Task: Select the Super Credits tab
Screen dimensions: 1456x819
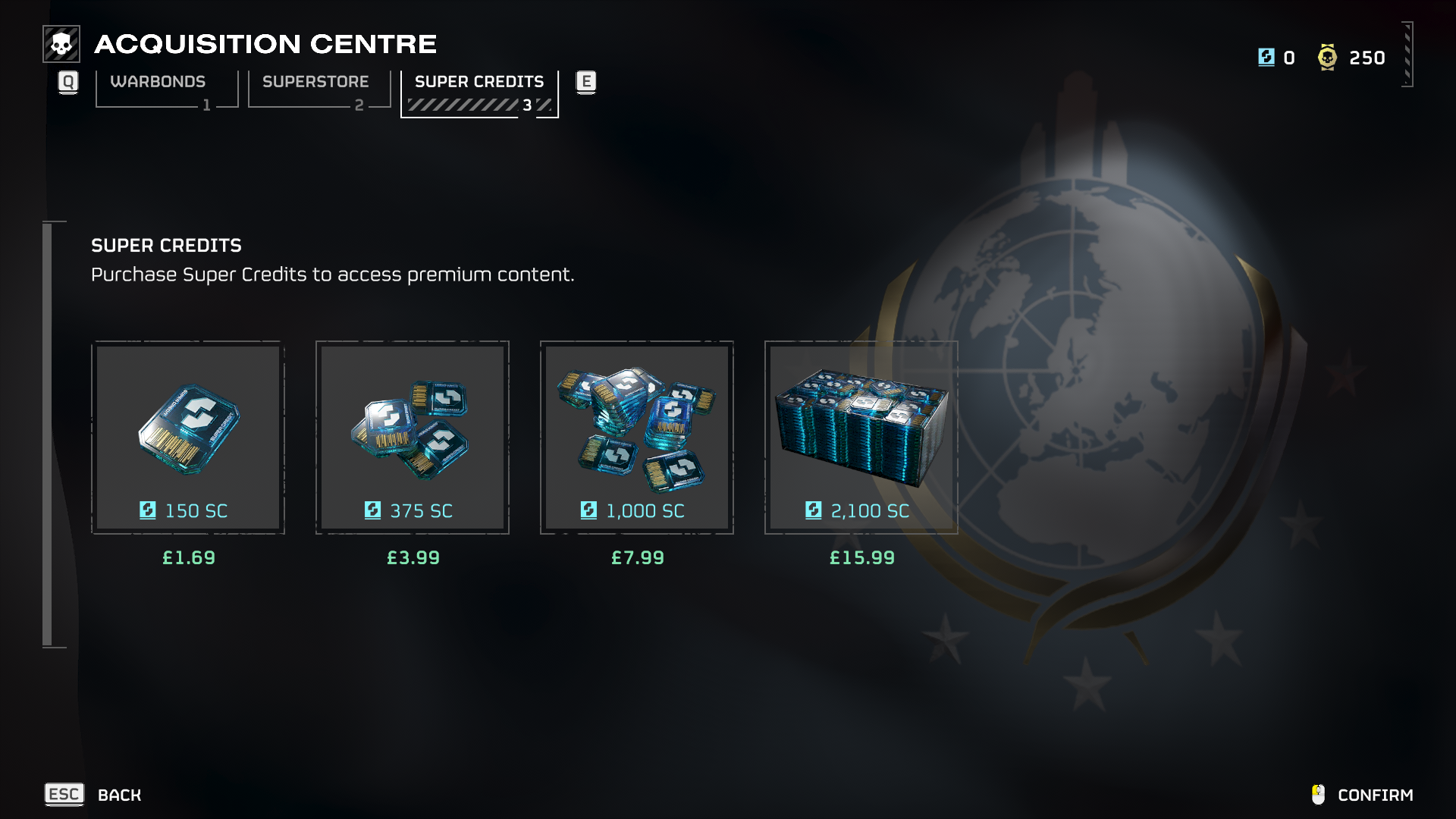Action: 479,91
